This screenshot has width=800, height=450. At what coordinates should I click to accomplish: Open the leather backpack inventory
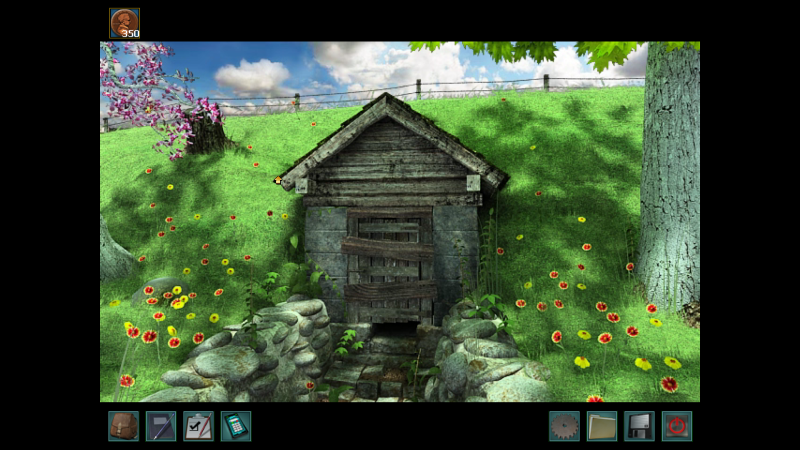[123, 426]
